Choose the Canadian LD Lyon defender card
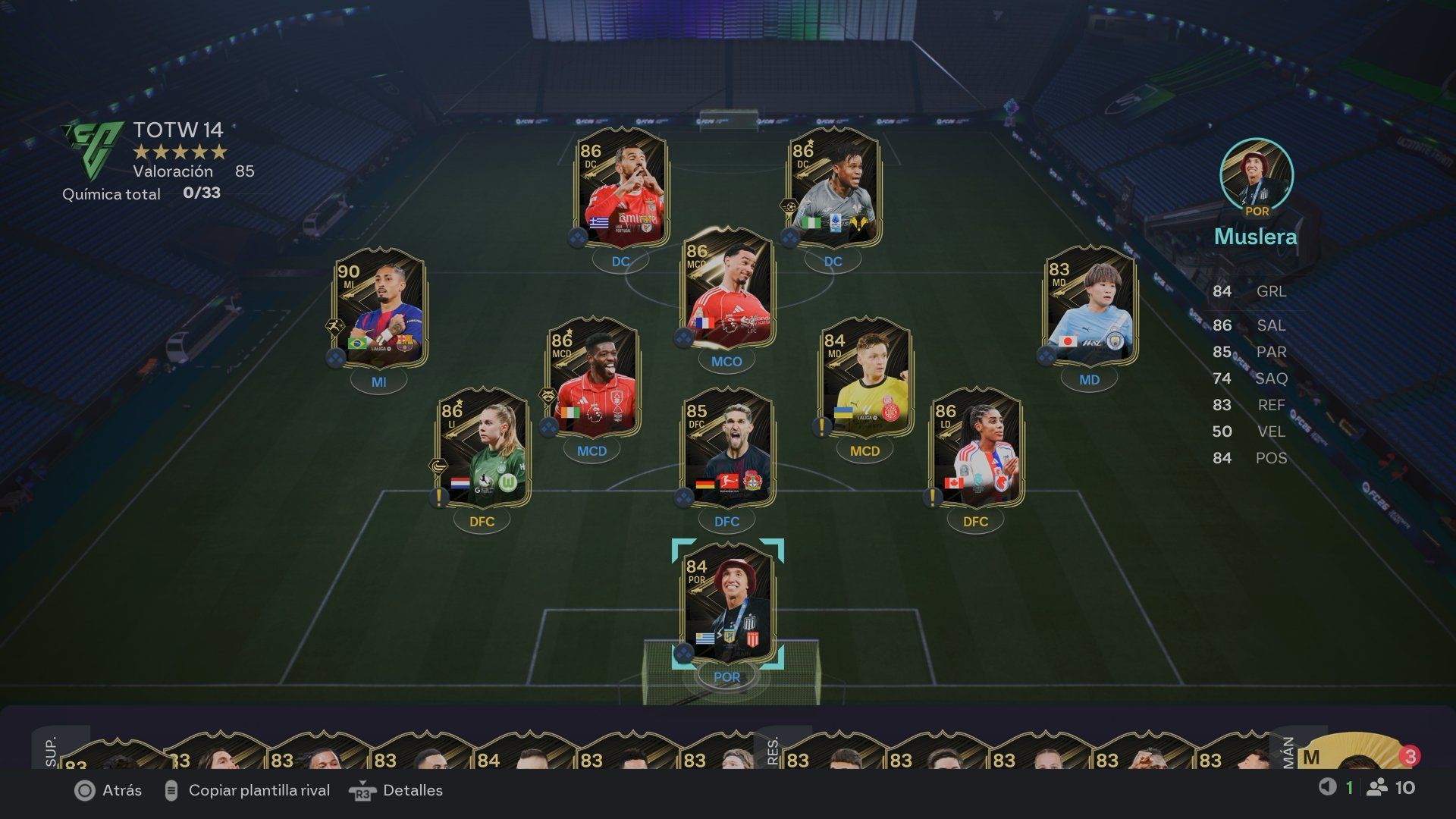 point(976,449)
